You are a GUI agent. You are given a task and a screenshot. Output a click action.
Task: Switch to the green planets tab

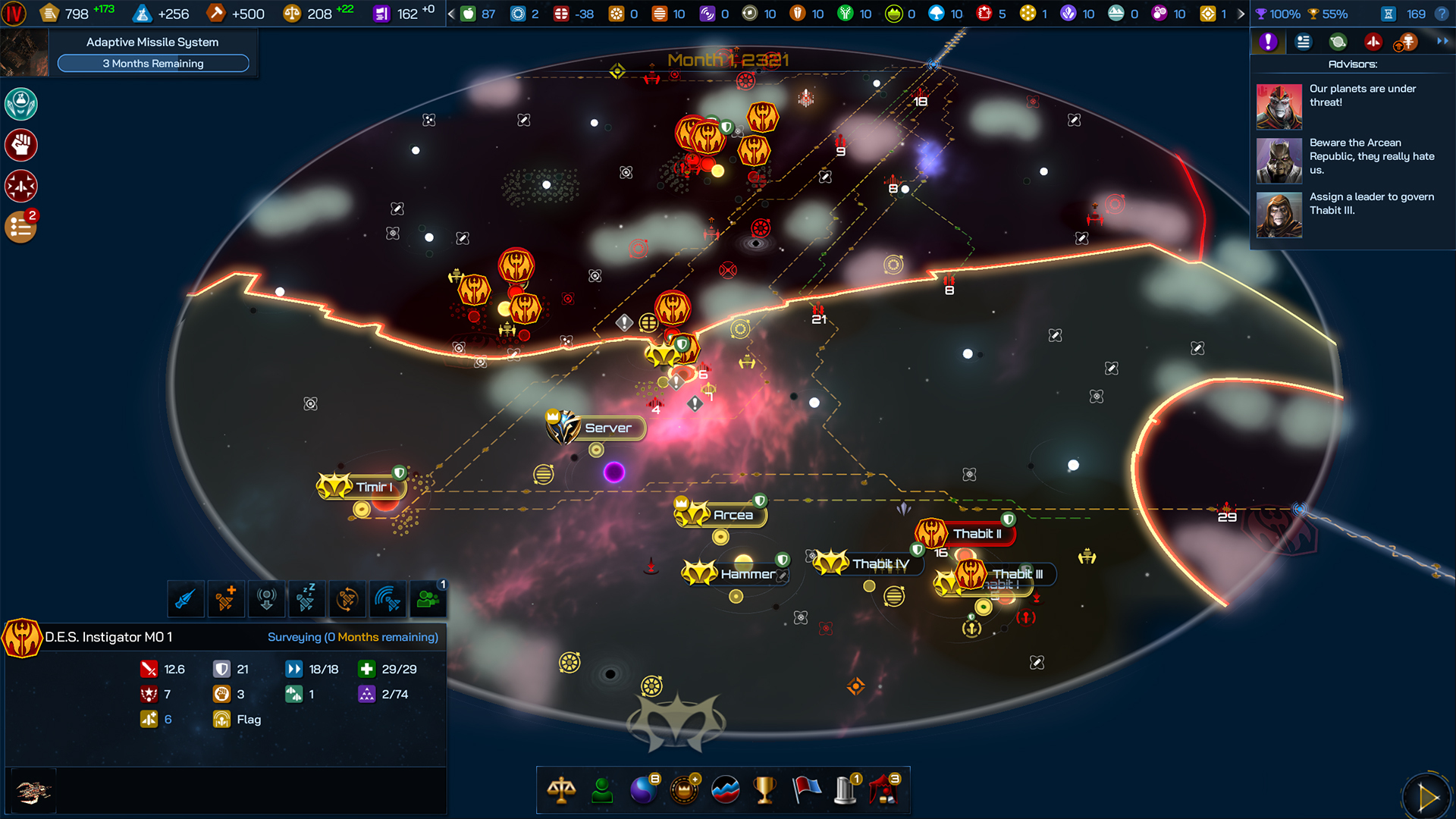click(x=1338, y=42)
